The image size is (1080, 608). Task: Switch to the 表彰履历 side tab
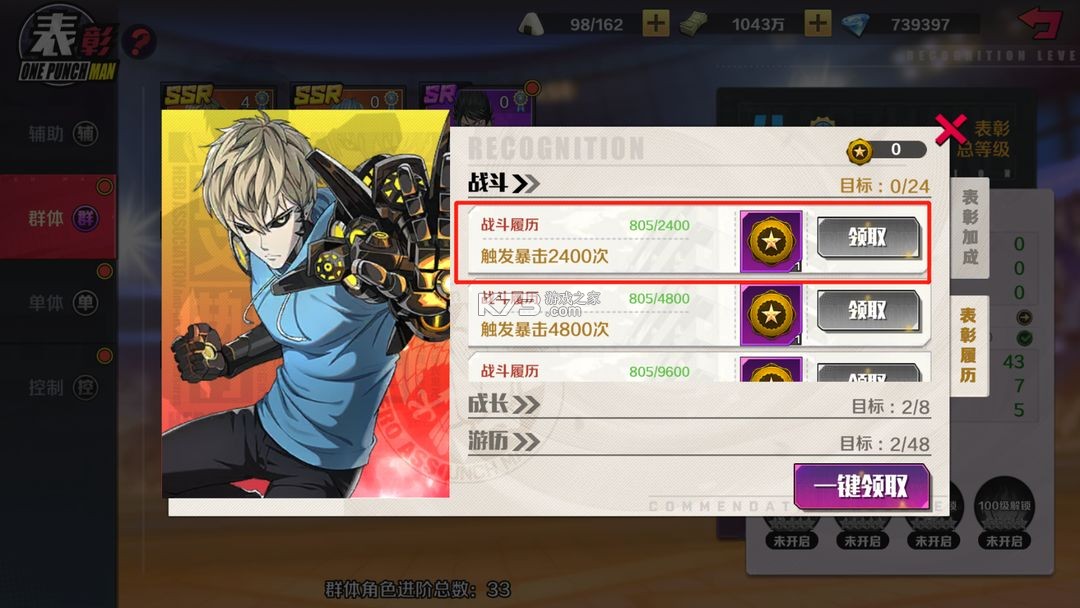[x=969, y=346]
